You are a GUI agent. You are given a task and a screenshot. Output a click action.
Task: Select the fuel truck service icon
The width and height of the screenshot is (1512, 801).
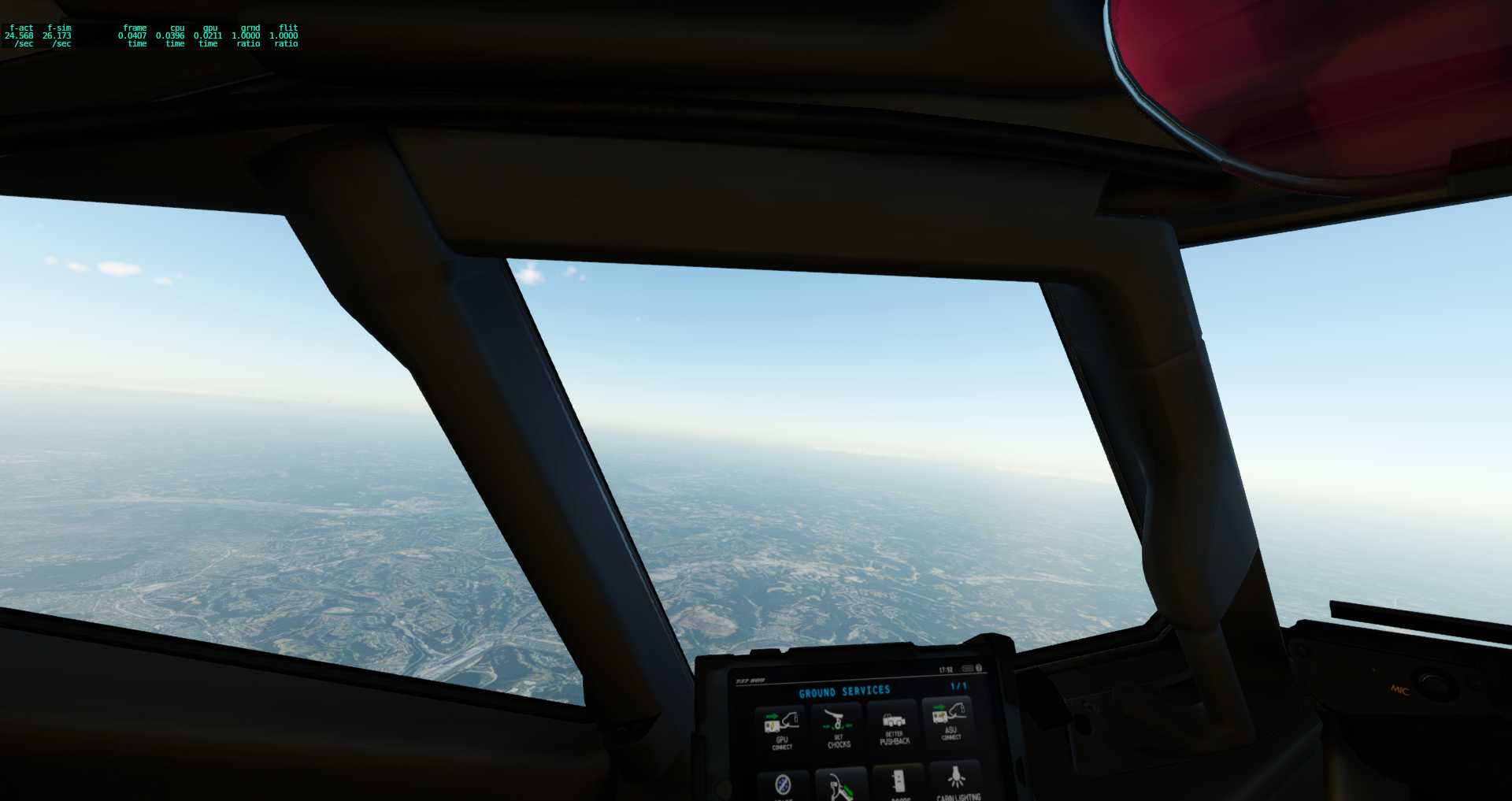[842, 786]
